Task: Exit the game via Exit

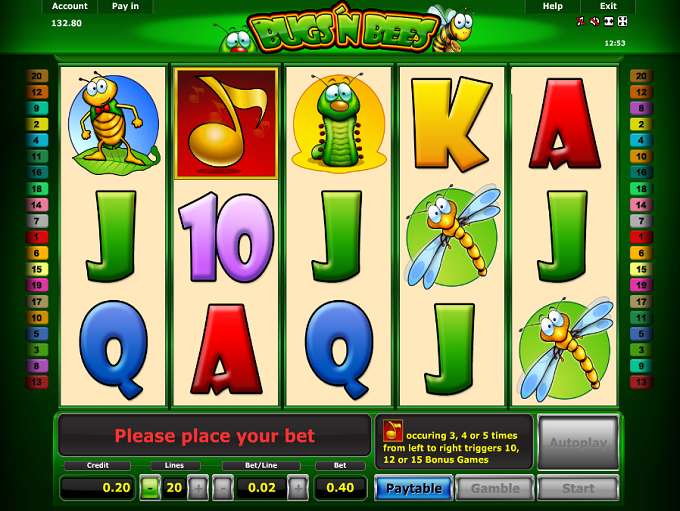Action: (608, 6)
